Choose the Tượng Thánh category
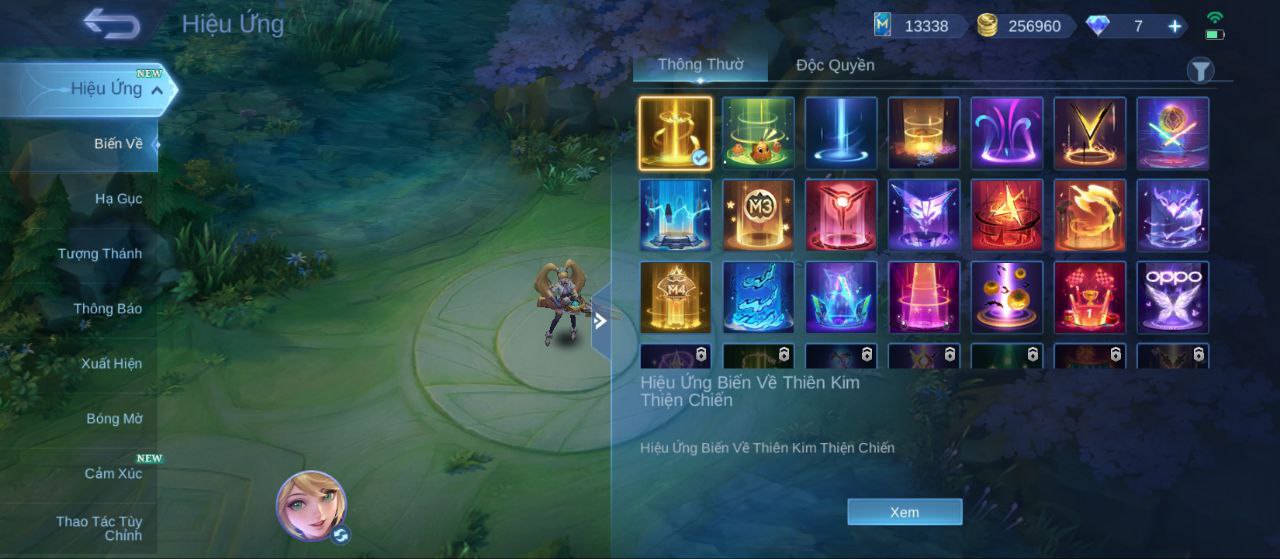This screenshot has height=559, width=1280. click(x=99, y=253)
